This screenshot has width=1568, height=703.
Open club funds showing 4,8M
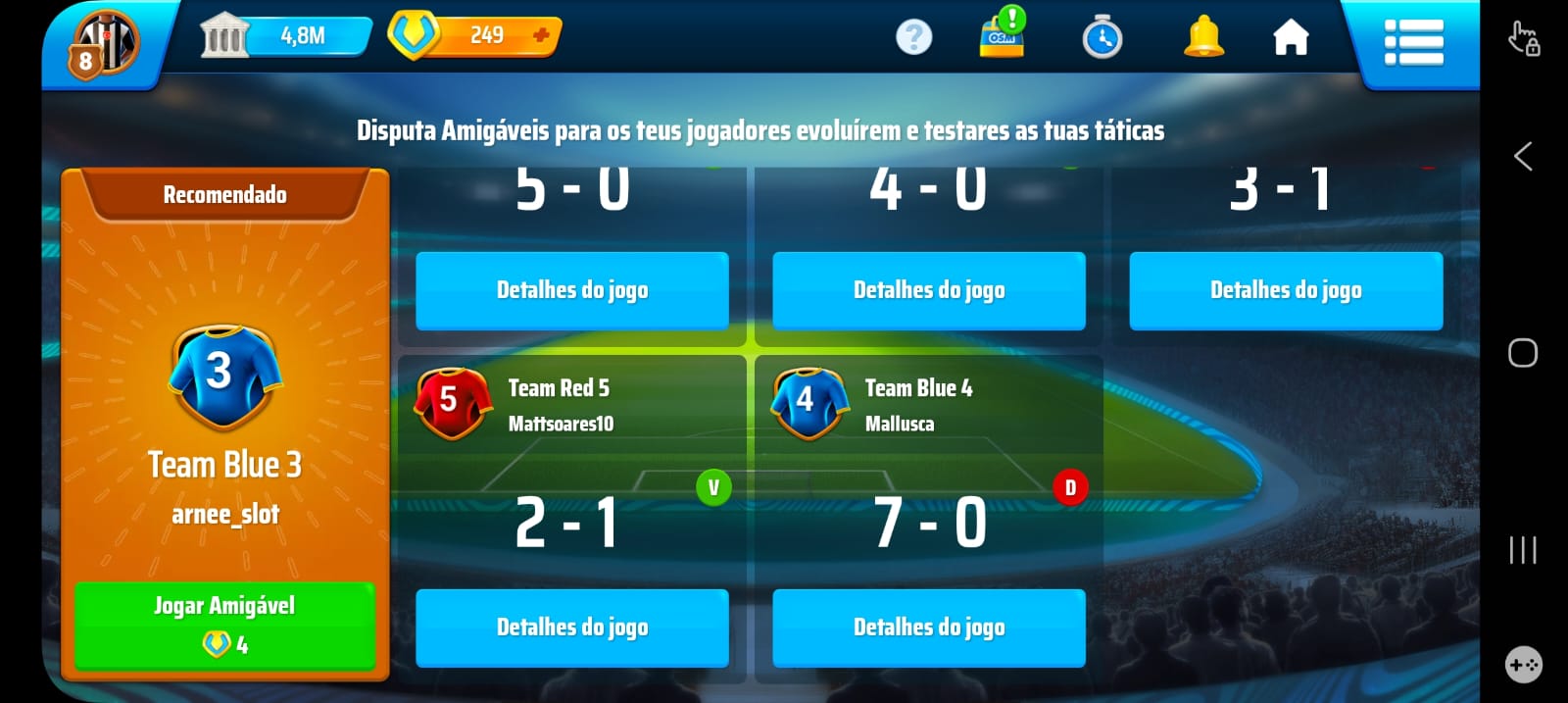[x=286, y=36]
